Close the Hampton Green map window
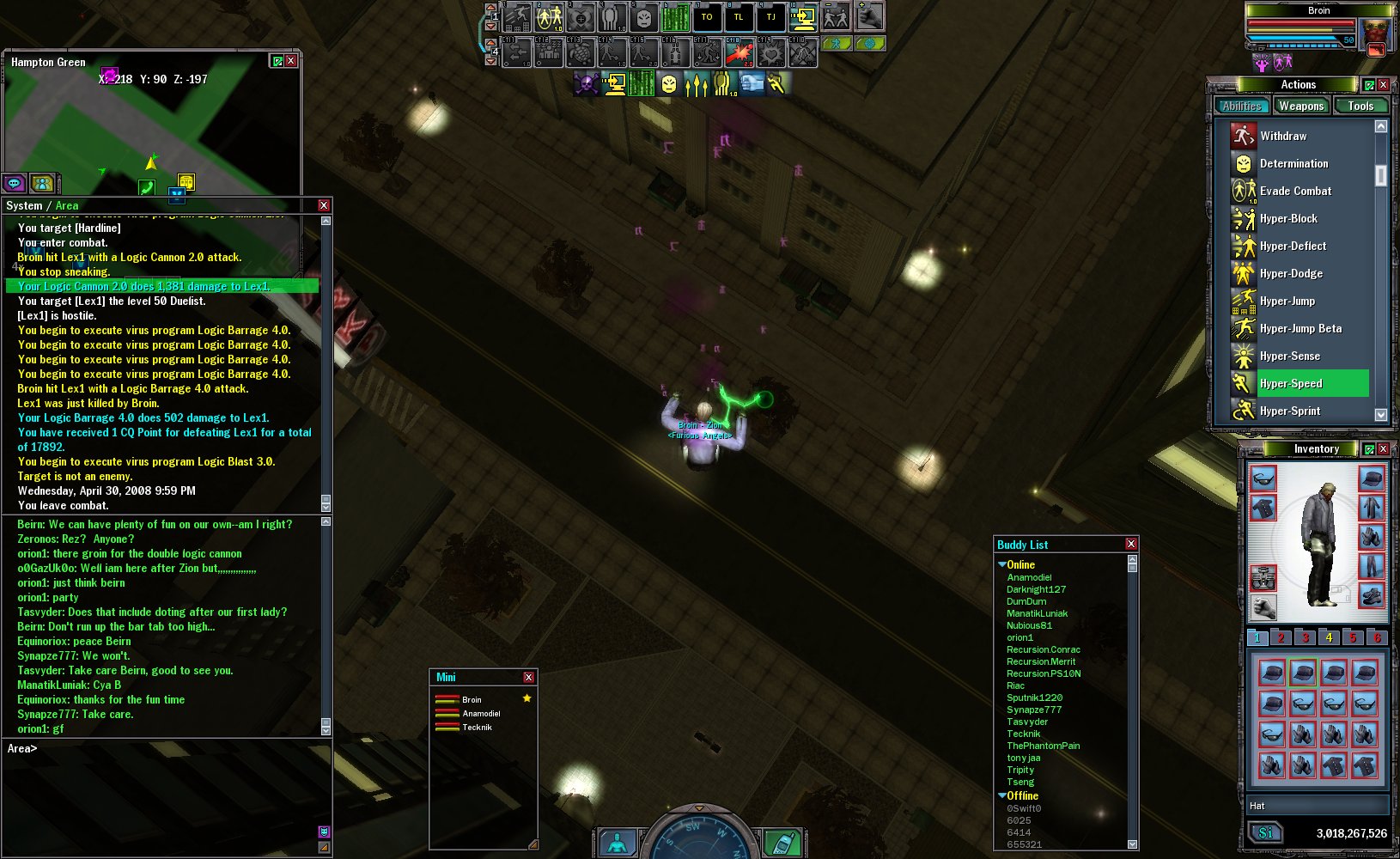Image resolution: width=1400 pixels, height=859 pixels. click(x=291, y=62)
